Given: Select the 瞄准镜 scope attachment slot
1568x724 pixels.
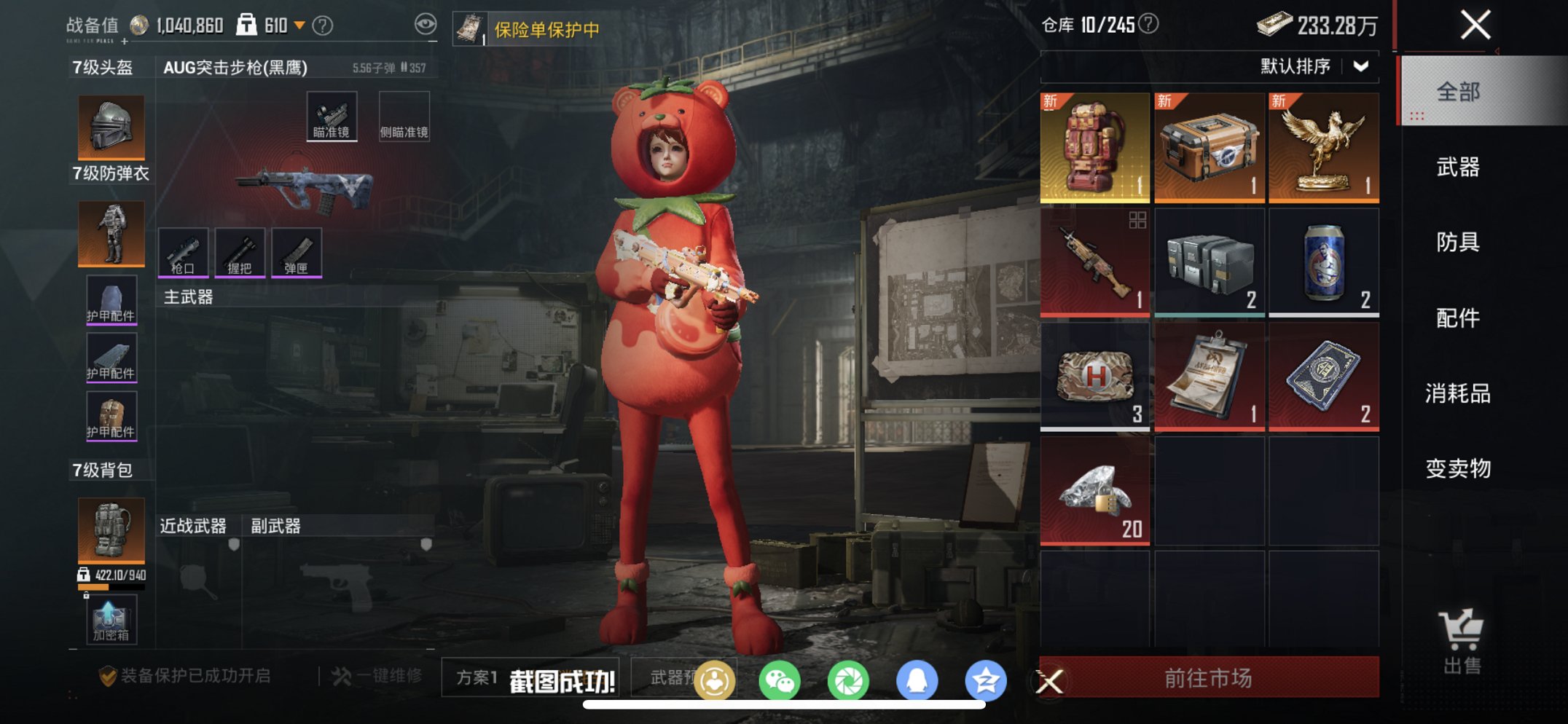Looking at the screenshot, I should tap(332, 114).
